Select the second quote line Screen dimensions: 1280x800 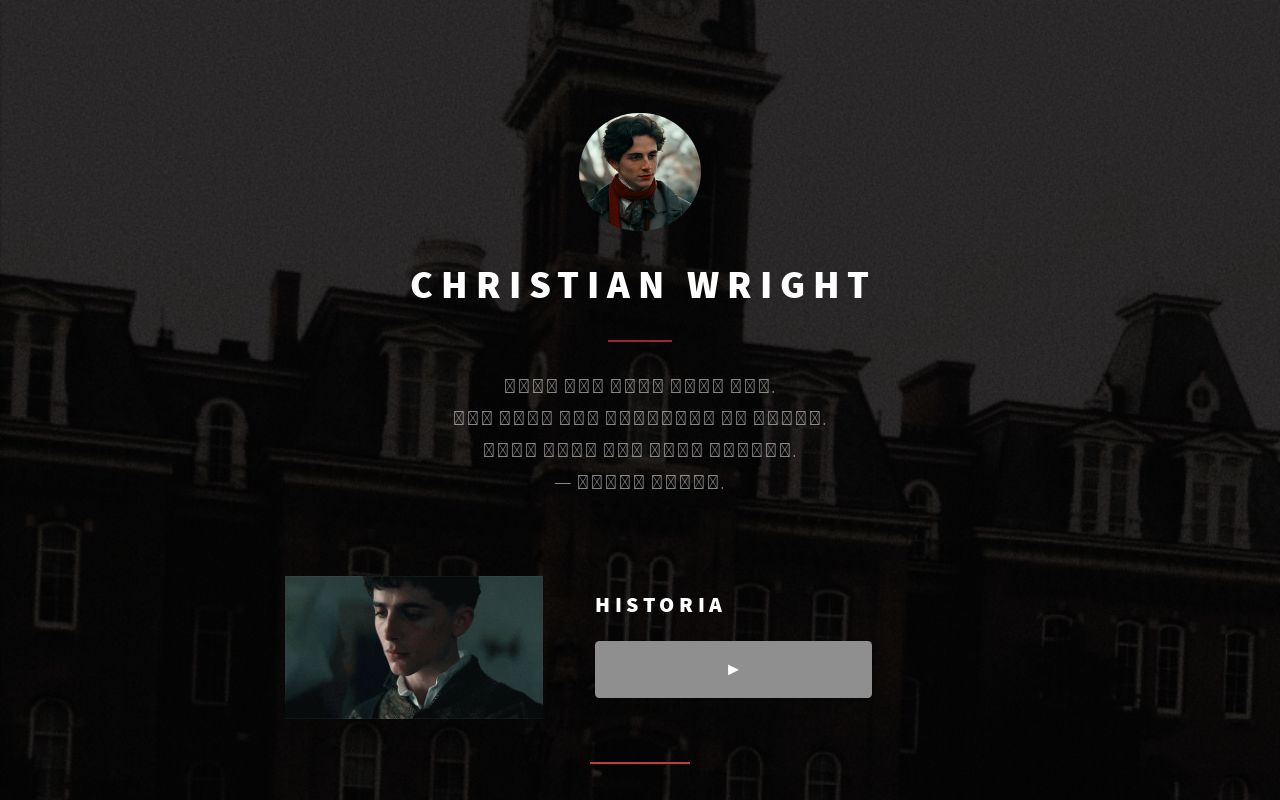(x=639, y=417)
